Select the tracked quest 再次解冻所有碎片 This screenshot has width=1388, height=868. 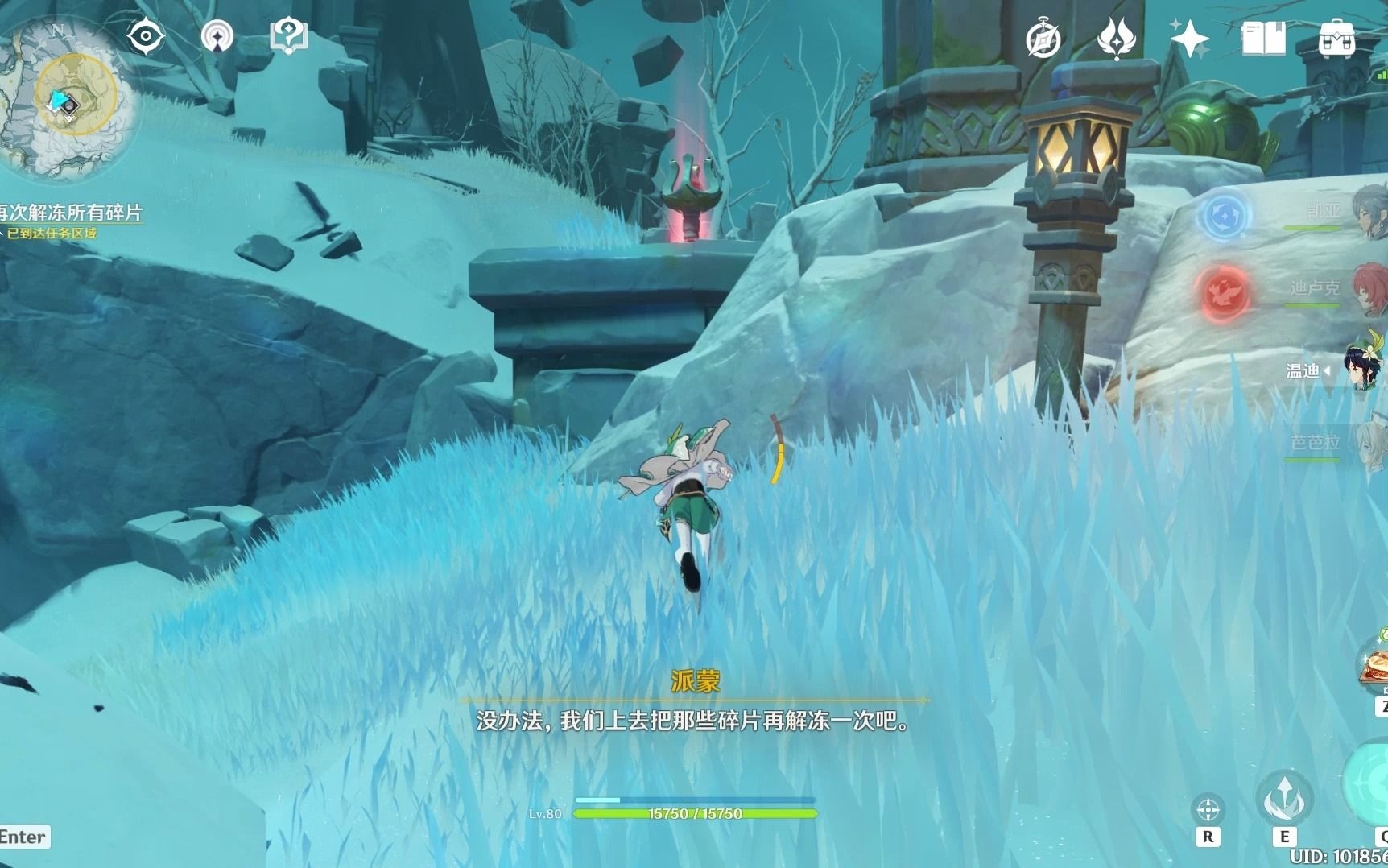point(71,213)
